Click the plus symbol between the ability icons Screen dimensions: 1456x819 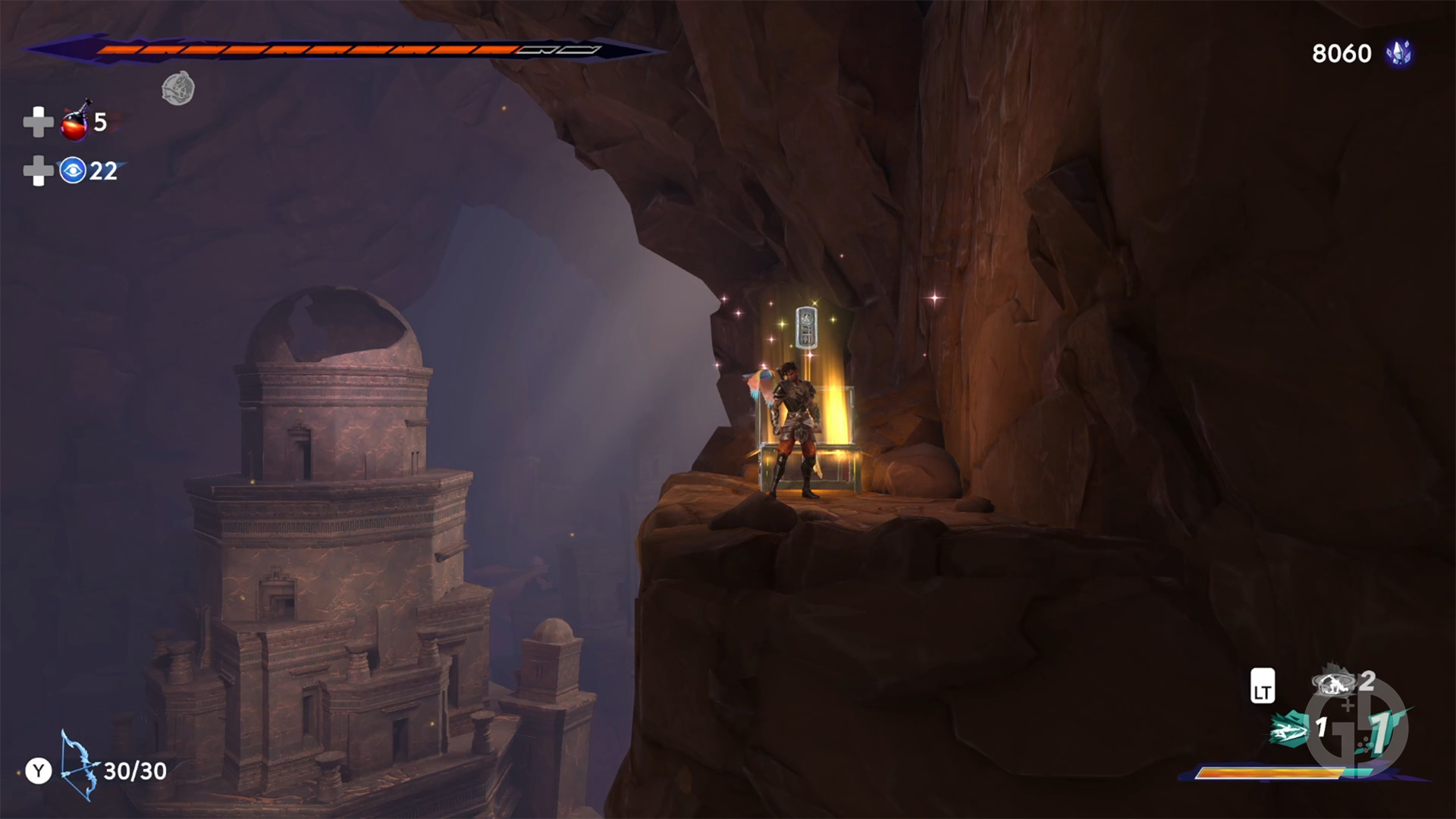(1347, 705)
